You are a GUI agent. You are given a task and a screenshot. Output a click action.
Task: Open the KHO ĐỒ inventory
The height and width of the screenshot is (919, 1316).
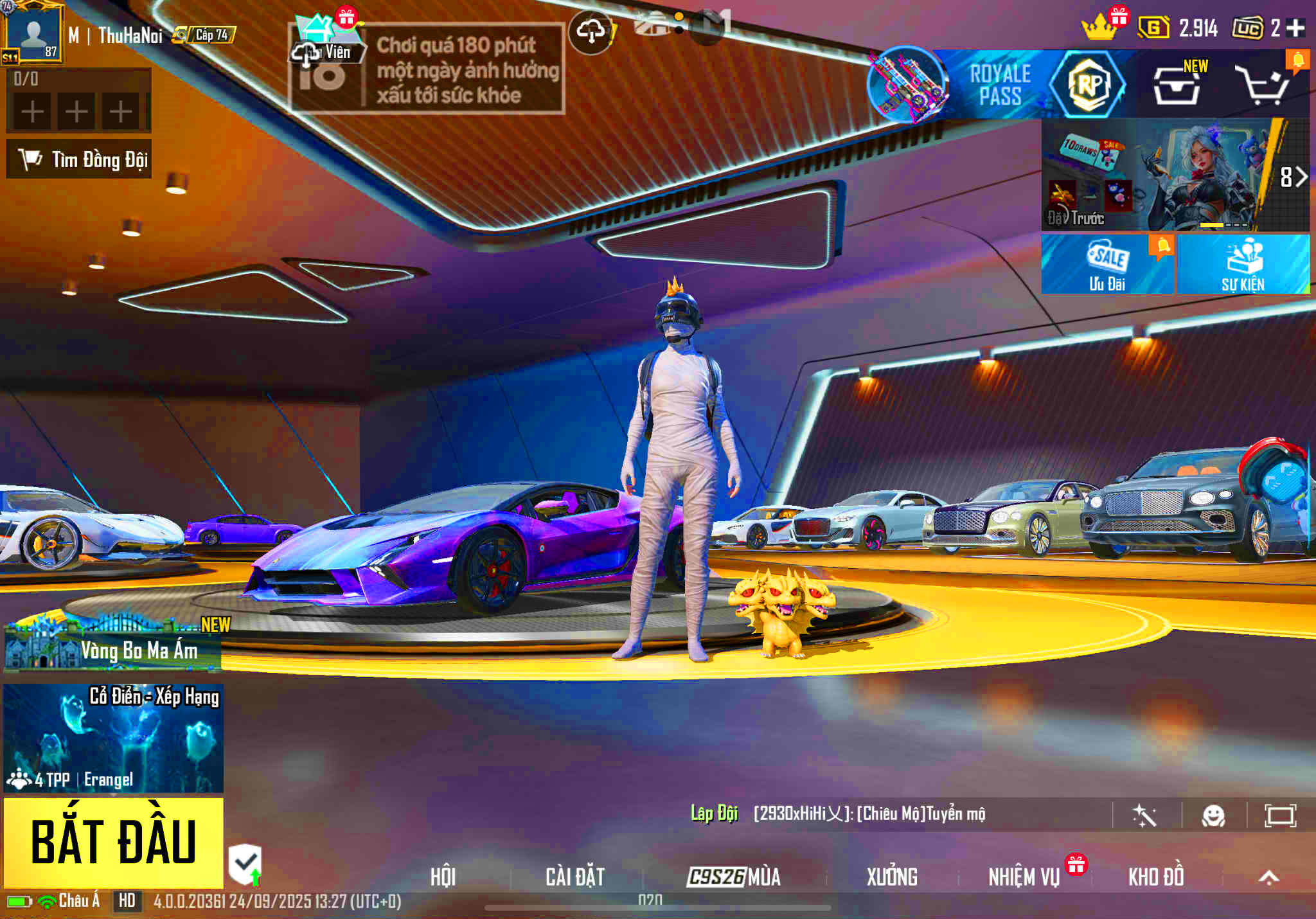point(1156,877)
